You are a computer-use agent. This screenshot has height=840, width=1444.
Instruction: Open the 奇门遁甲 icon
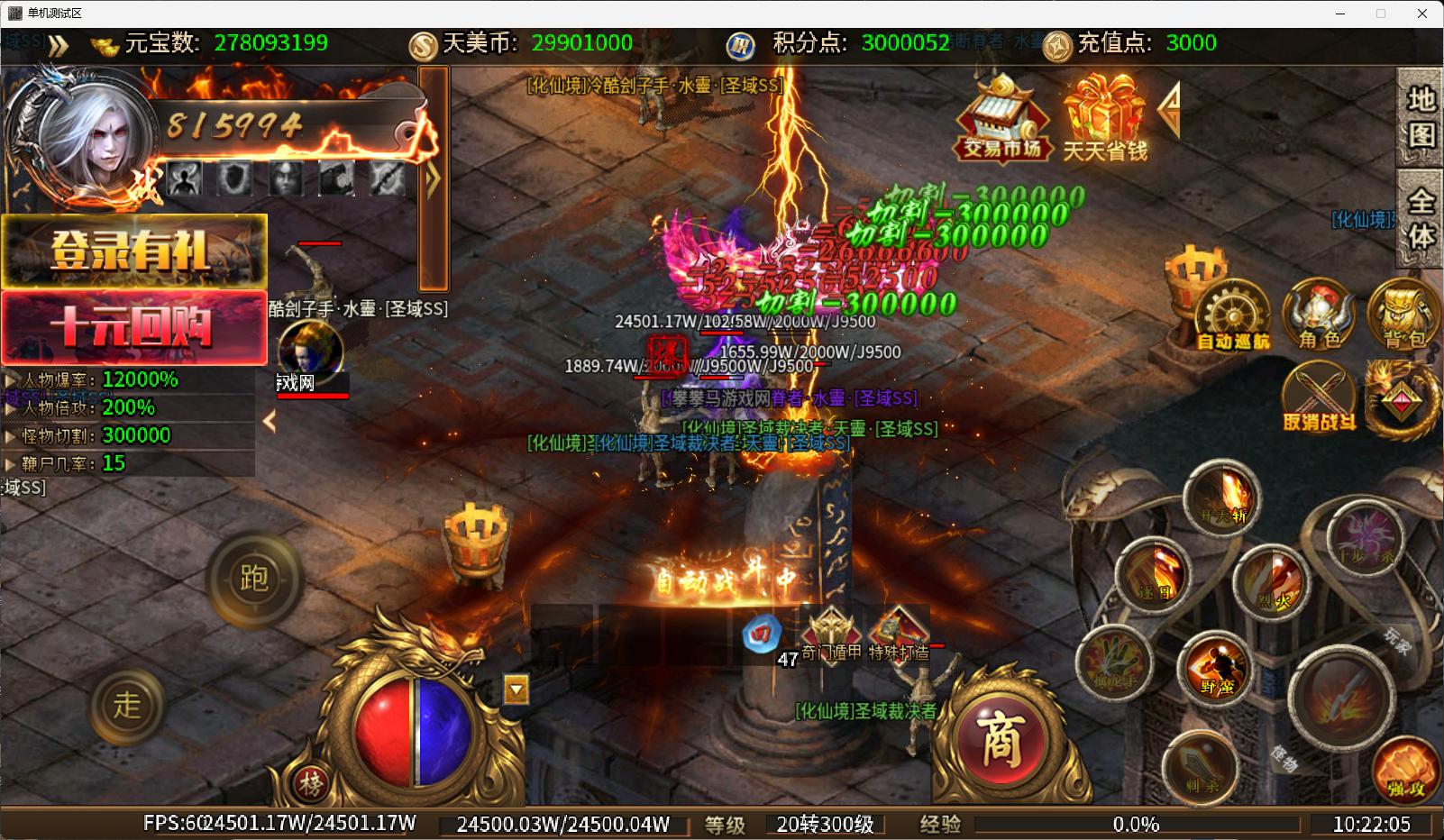pyautogui.click(x=831, y=631)
